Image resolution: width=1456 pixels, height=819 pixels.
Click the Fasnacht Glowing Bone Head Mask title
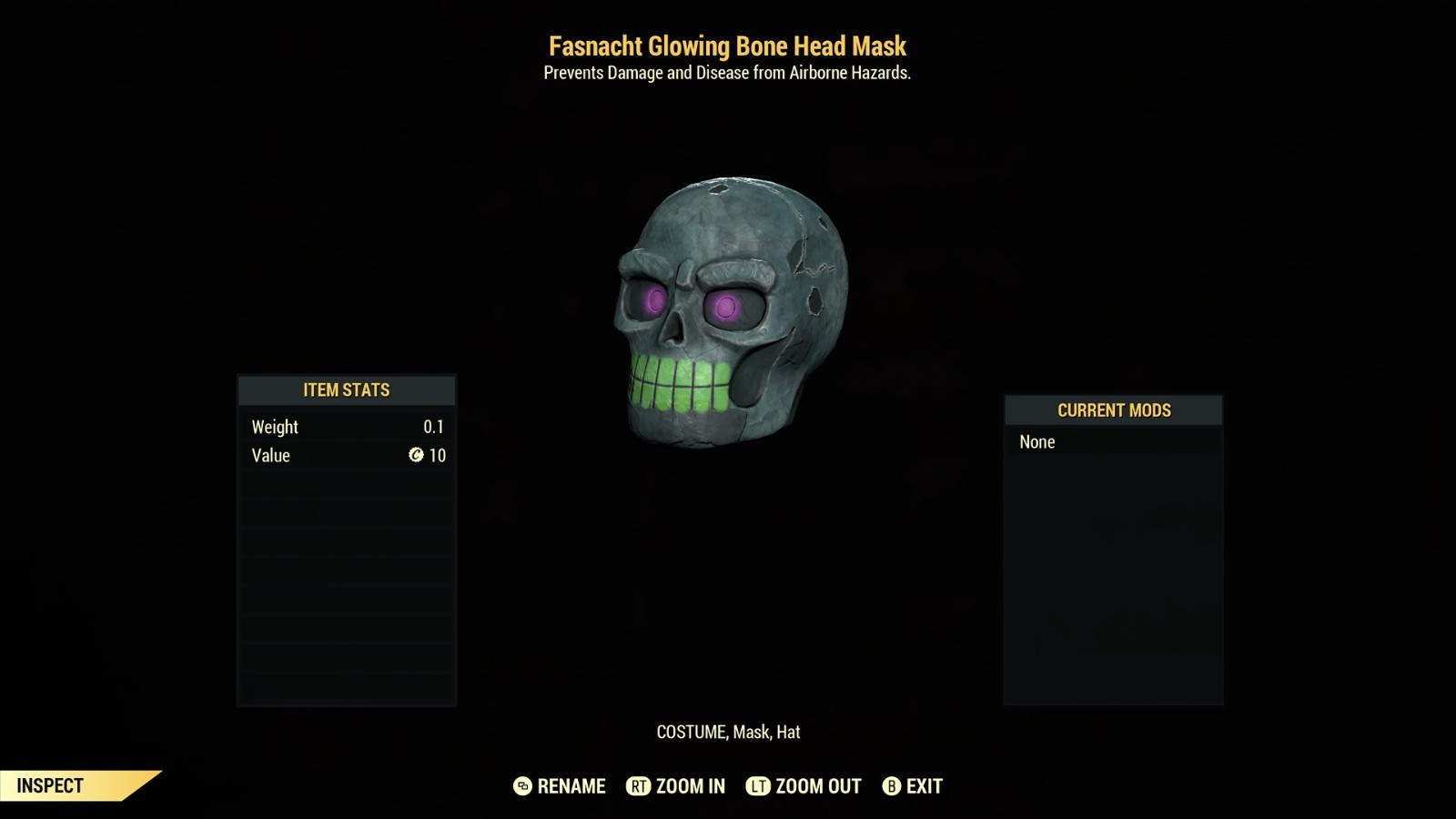point(728,45)
